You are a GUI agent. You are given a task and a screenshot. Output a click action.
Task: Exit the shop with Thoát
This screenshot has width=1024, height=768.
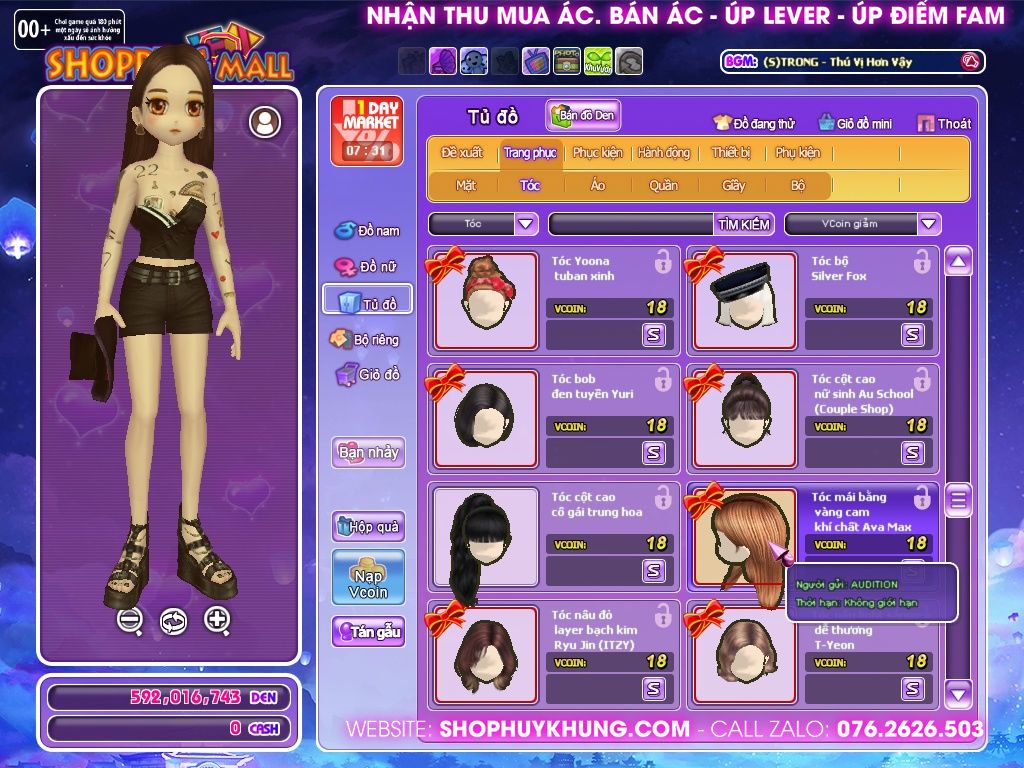click(944, 124)
